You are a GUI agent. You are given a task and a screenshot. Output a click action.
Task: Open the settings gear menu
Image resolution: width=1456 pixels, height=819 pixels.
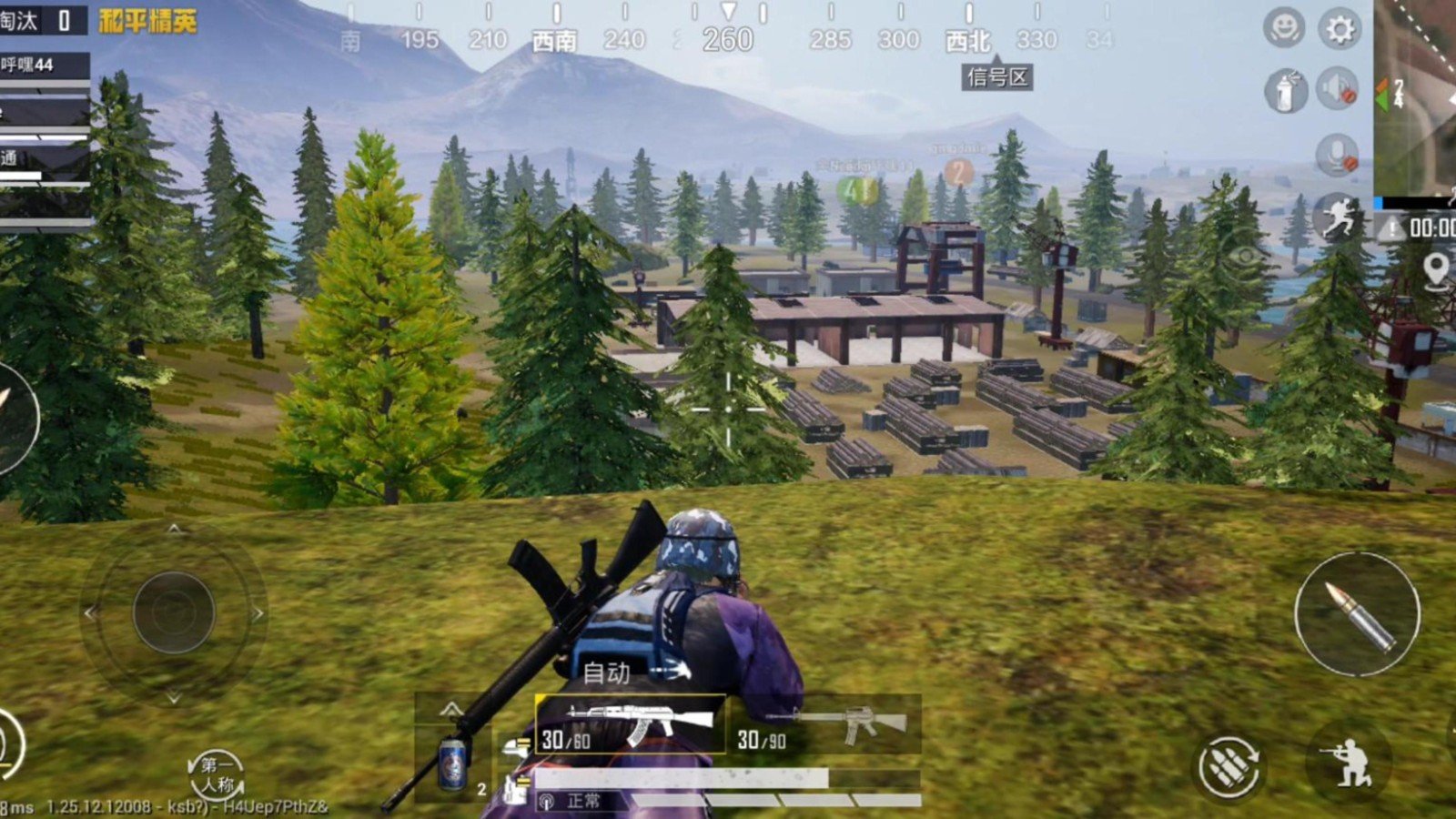pyautogui.click(x=1337, y=26)
